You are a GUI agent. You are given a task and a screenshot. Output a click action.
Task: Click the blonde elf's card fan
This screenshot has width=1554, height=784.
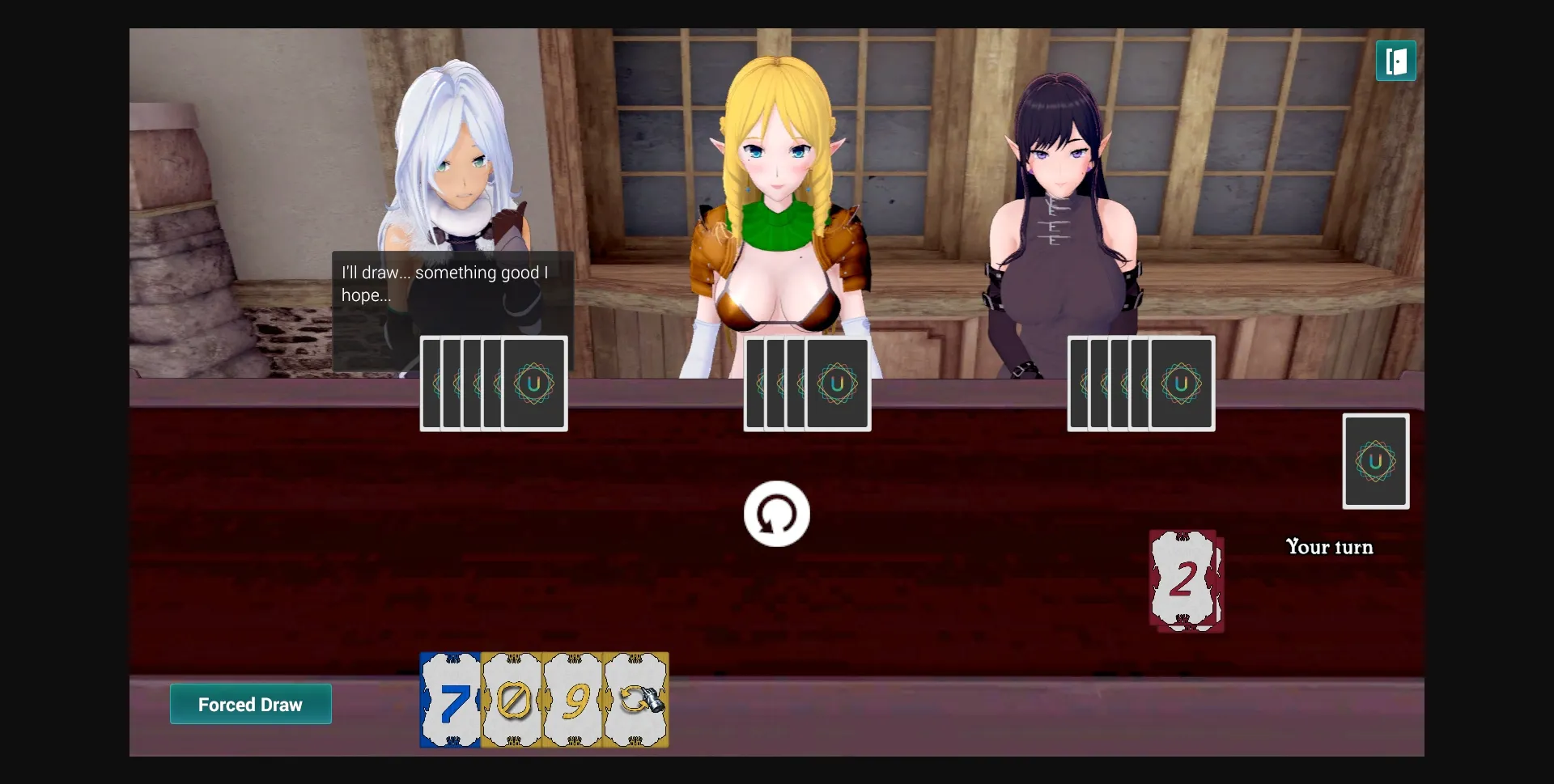806,384
